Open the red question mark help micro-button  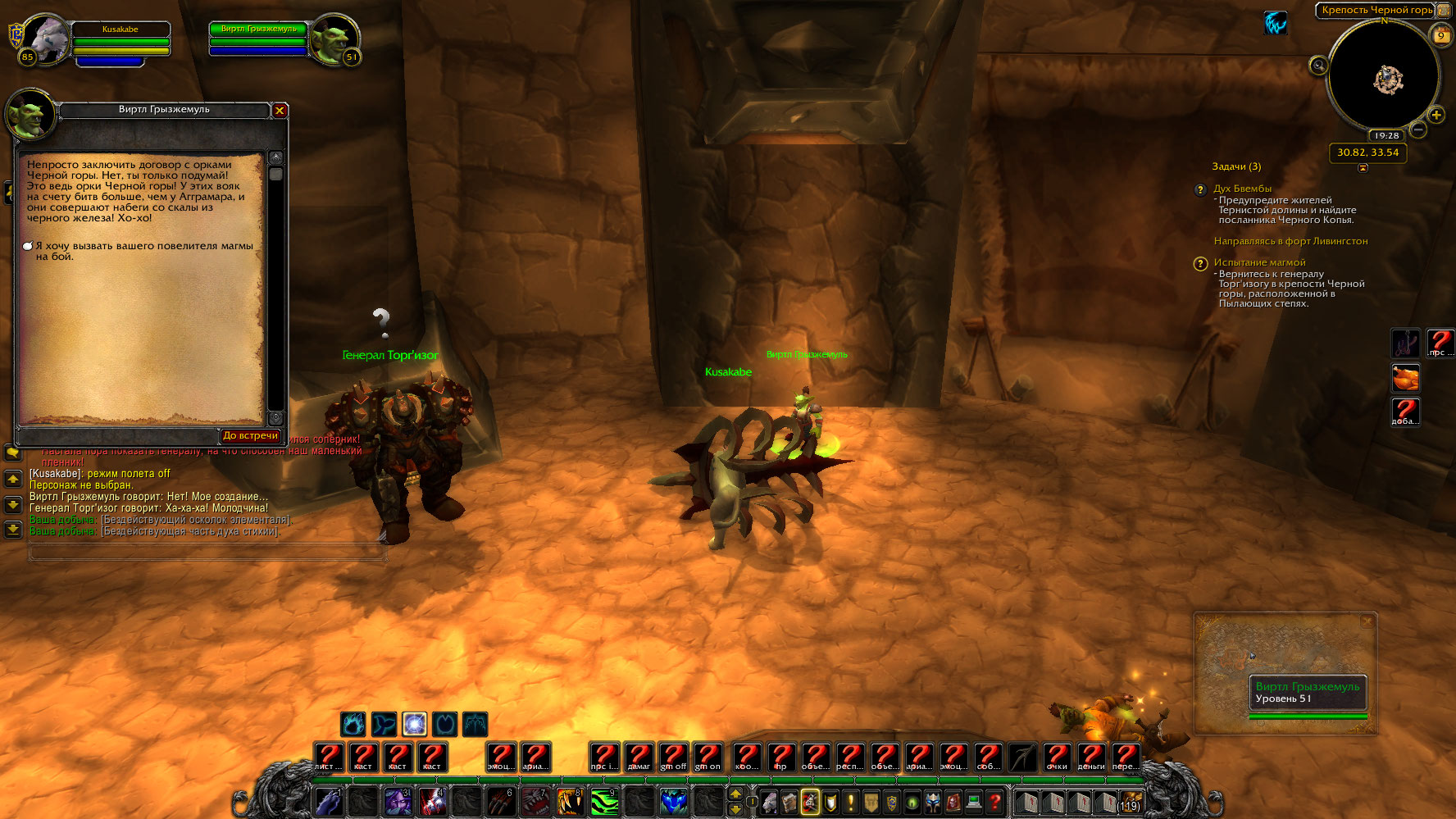(x=994, y=801)
